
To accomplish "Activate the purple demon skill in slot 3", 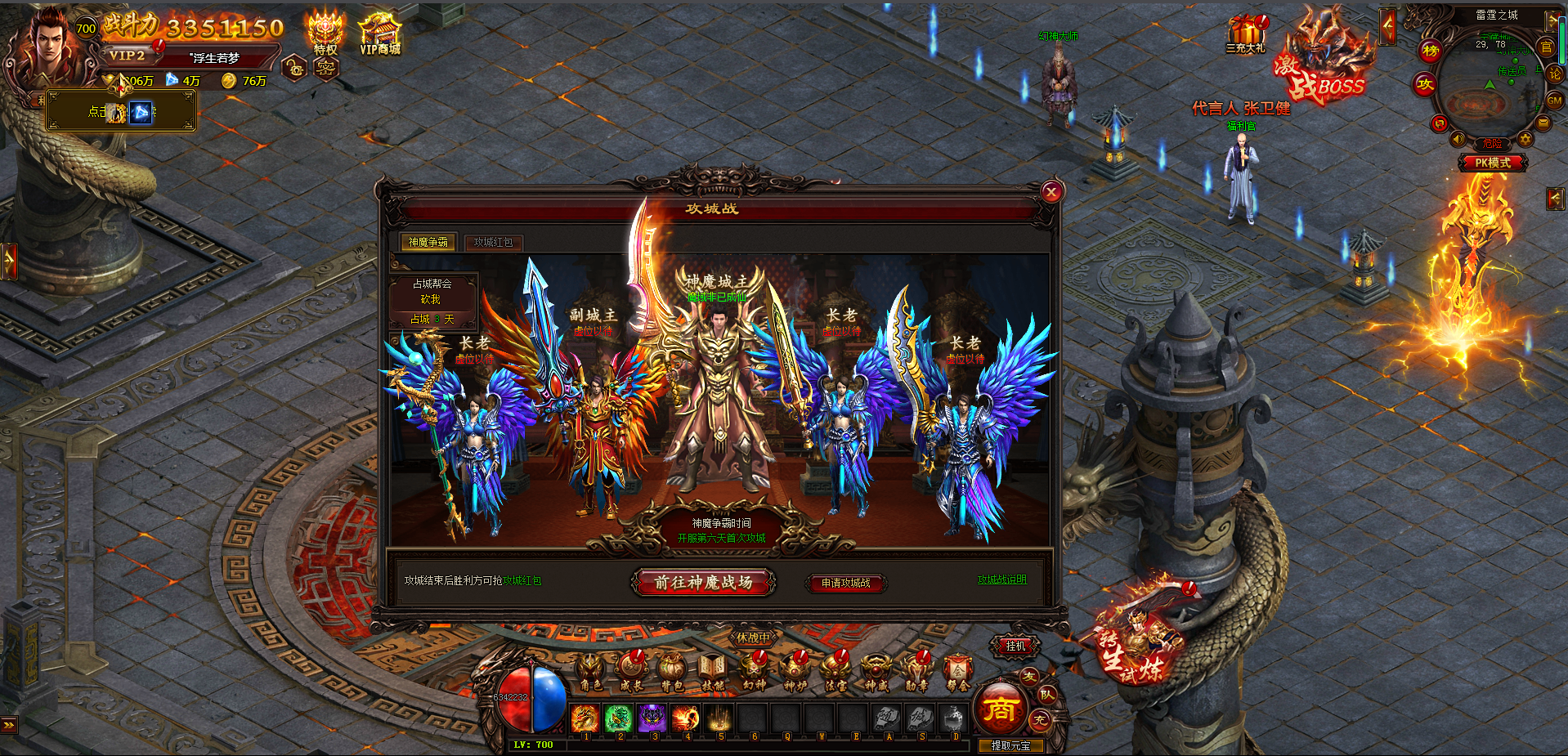I will tap(652, 718).
